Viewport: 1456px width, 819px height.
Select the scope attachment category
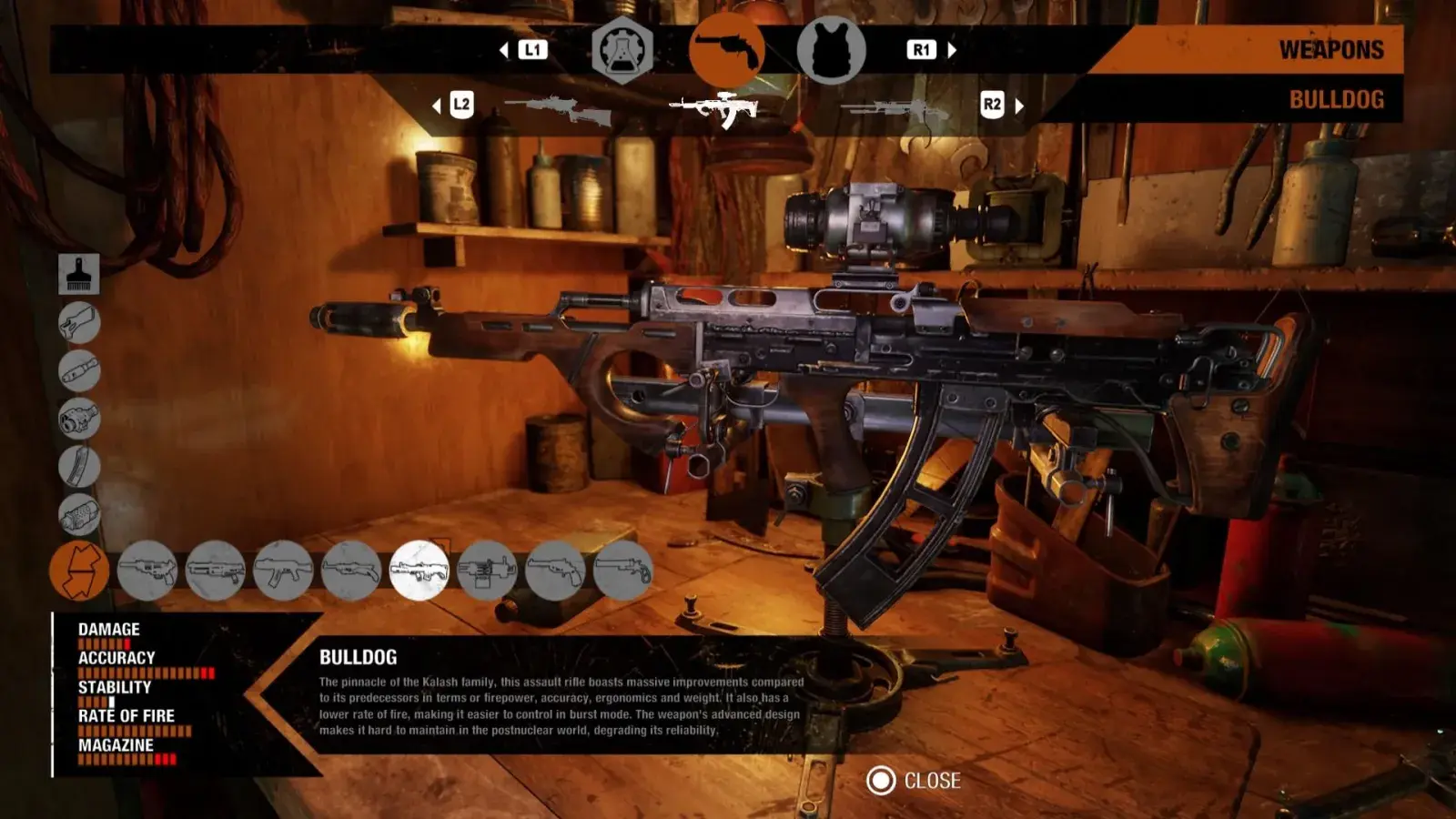point(79,419)
